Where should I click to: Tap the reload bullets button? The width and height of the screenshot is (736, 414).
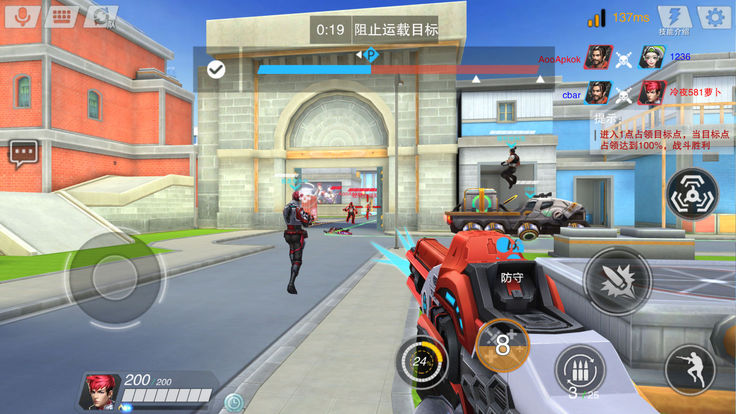[x=579, y=370]
